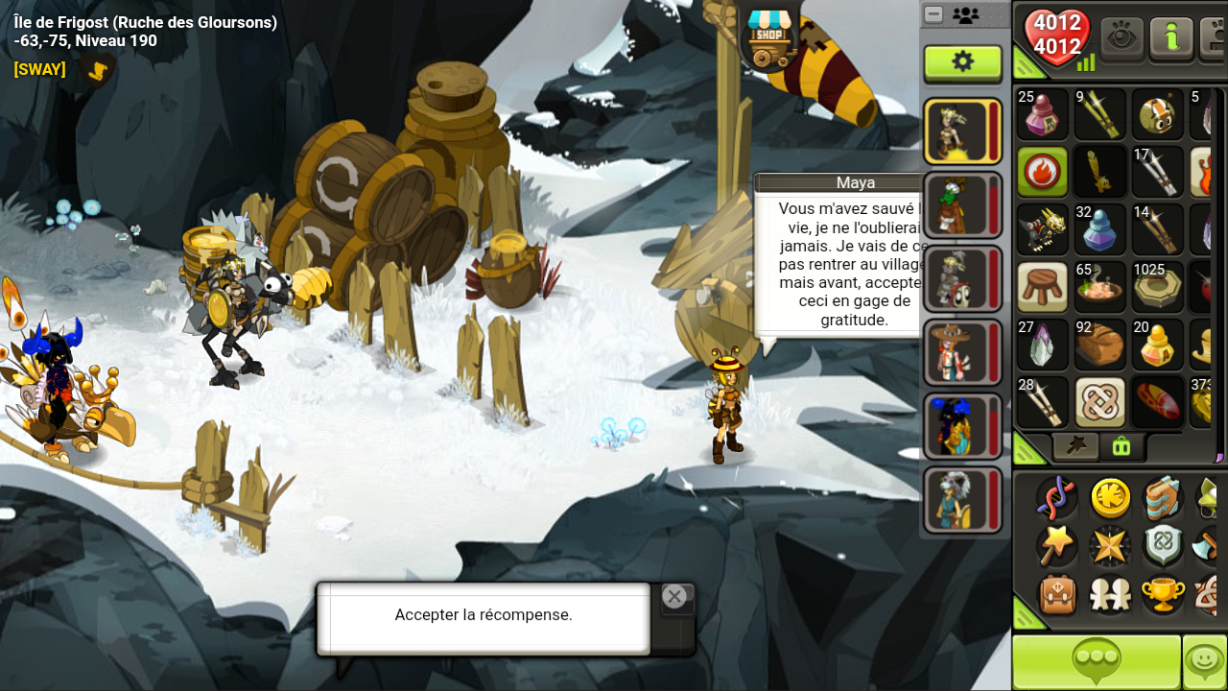Select the bread item with 92 count
This screenshot has width=1228, height=691.
coord(1100,344)
